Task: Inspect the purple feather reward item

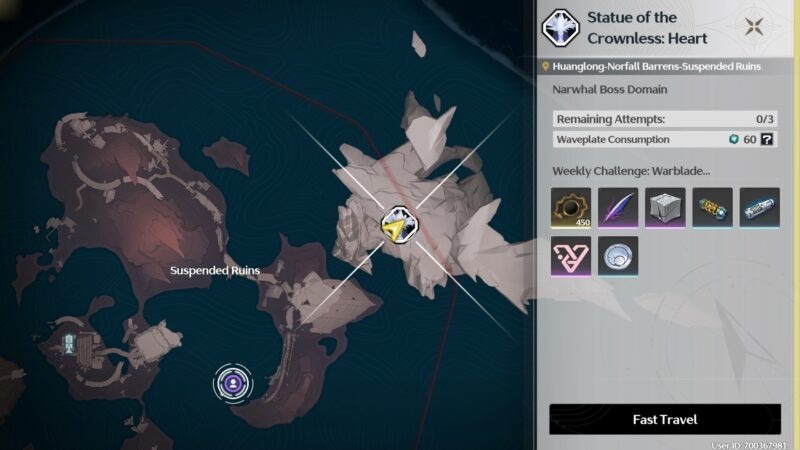Action: [x=618, y=207]
